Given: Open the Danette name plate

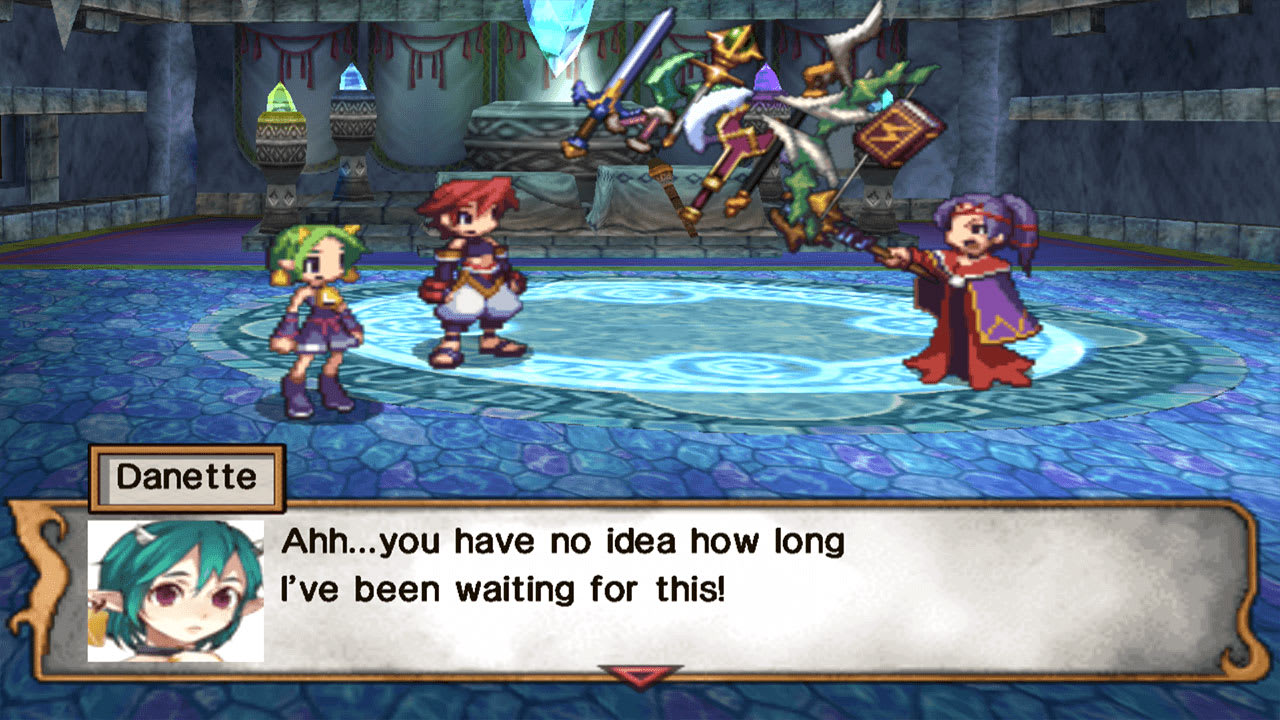Looking at the screenshot, I should coord(185,478).
